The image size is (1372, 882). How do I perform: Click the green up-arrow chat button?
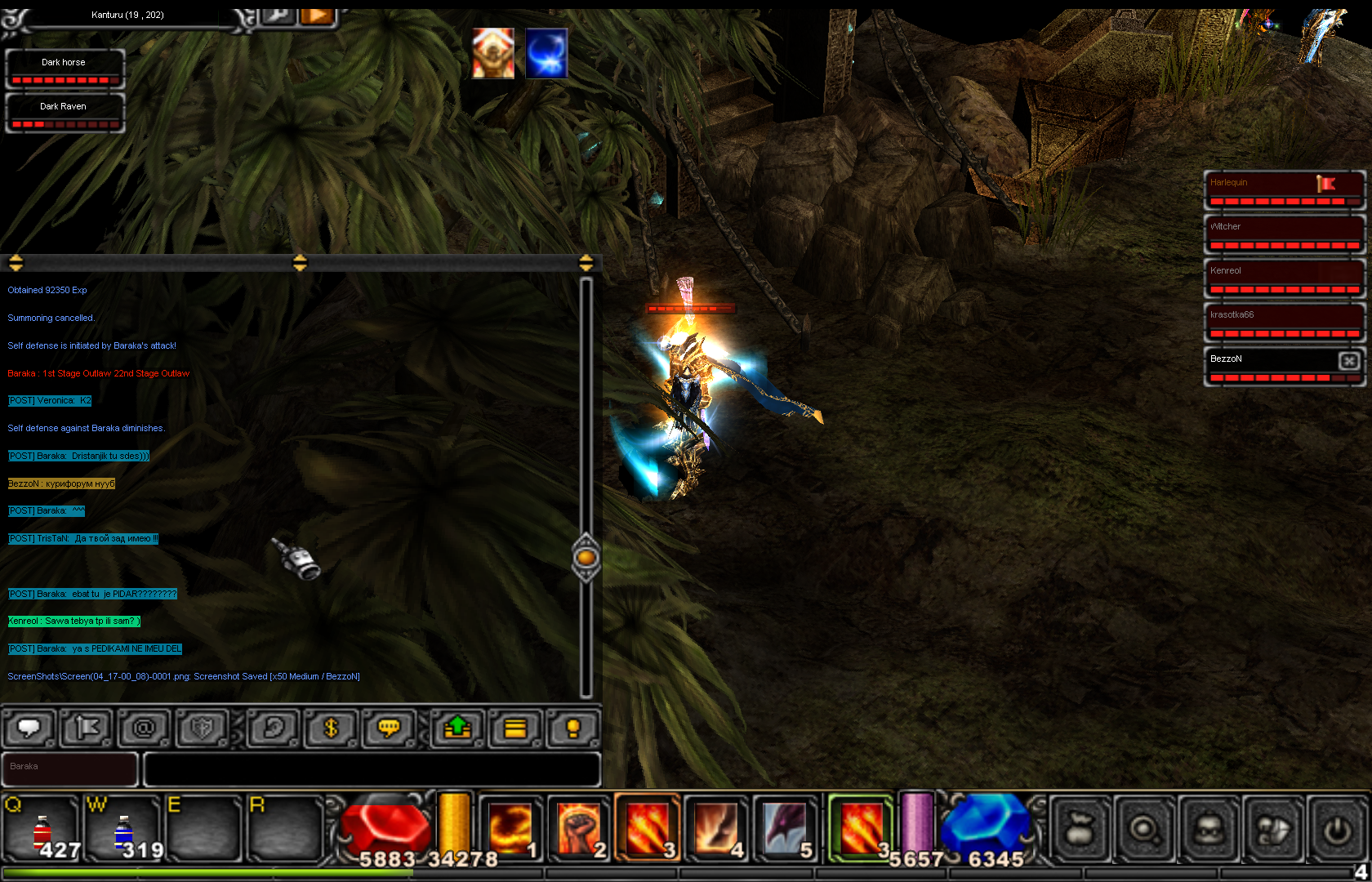tap(457, 727)
